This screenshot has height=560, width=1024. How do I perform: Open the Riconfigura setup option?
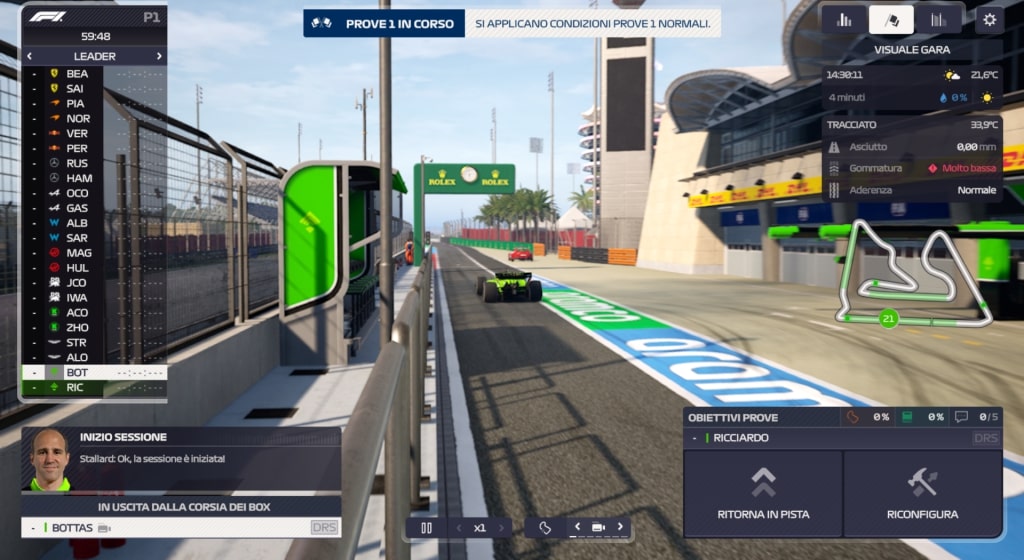(922, 494)
